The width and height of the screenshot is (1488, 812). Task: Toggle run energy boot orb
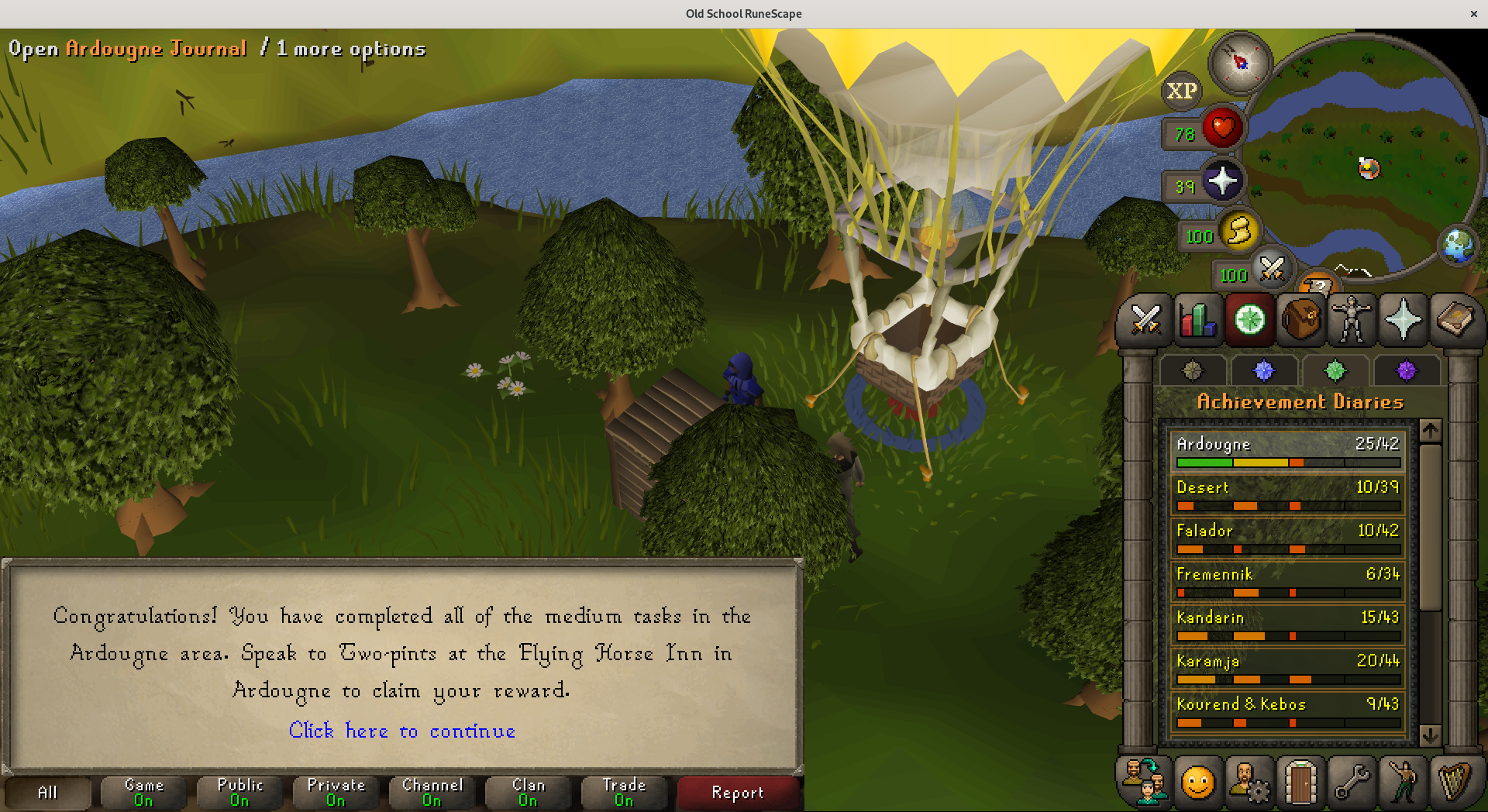[1238, 232]
